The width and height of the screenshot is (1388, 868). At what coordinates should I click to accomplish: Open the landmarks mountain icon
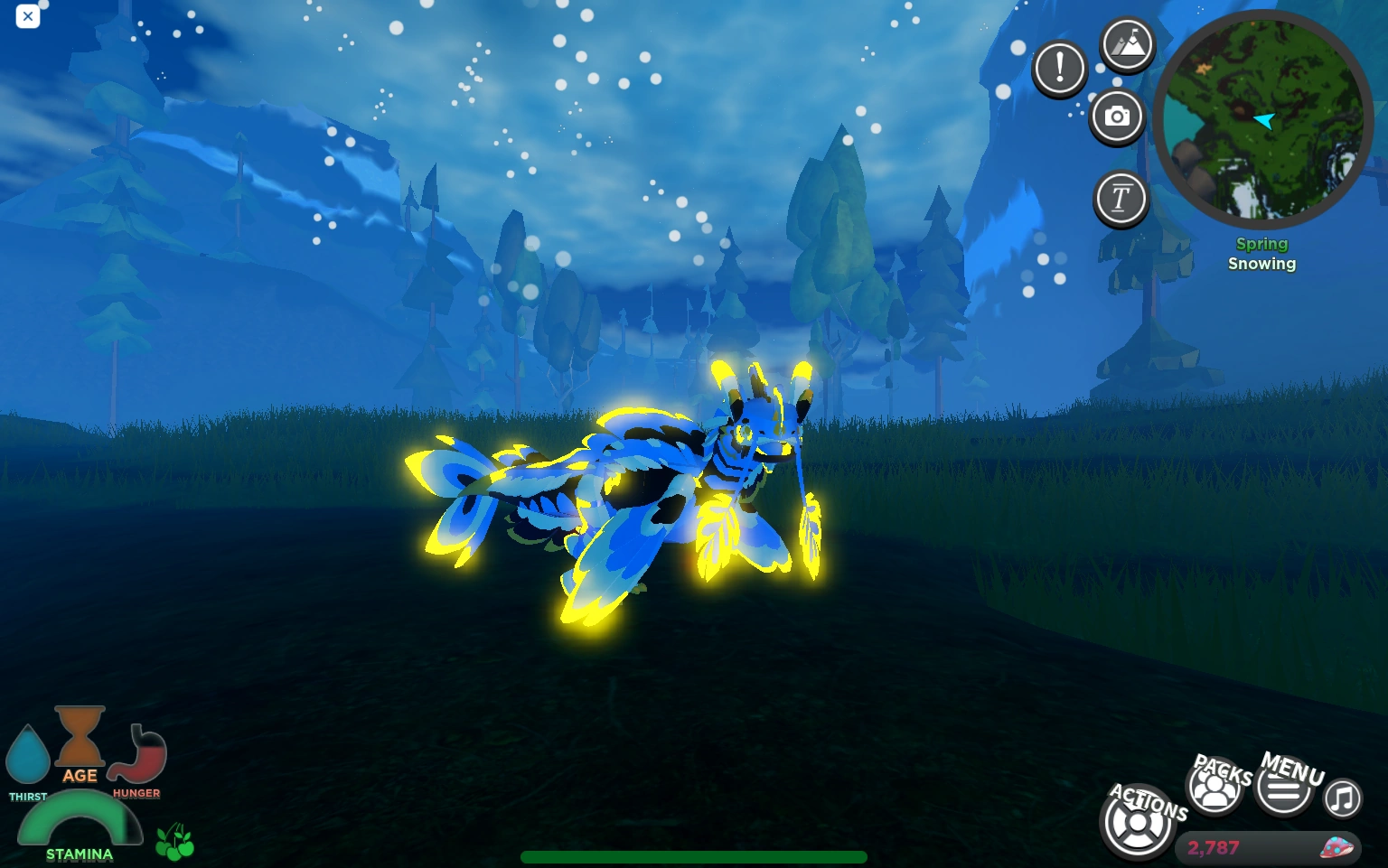pos(1127,43)
